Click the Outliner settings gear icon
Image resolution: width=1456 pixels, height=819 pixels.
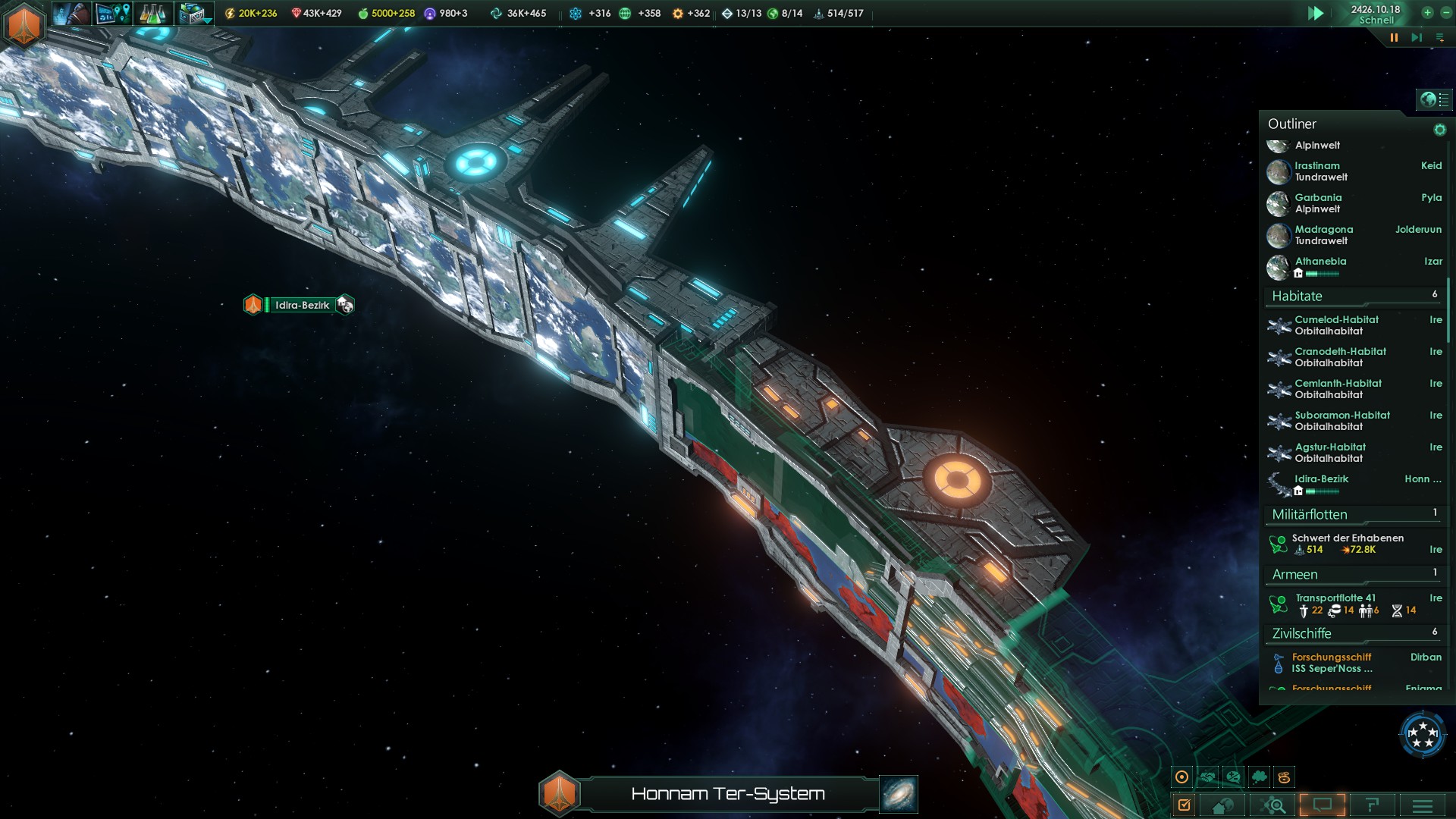[x=1439, y=128]
